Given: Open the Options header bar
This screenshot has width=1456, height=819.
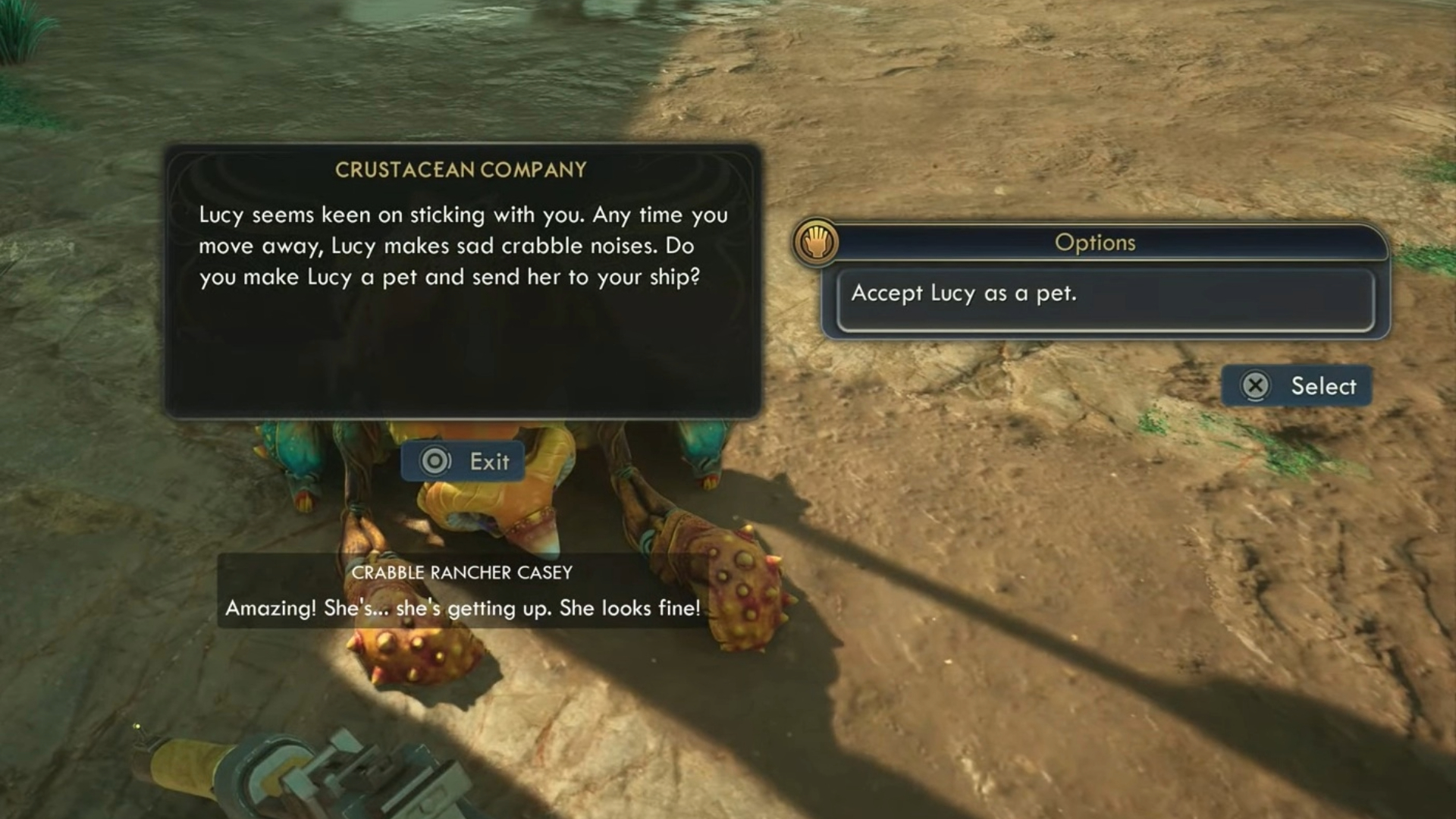Looking at the screenshot, I should pos(1094,243).
